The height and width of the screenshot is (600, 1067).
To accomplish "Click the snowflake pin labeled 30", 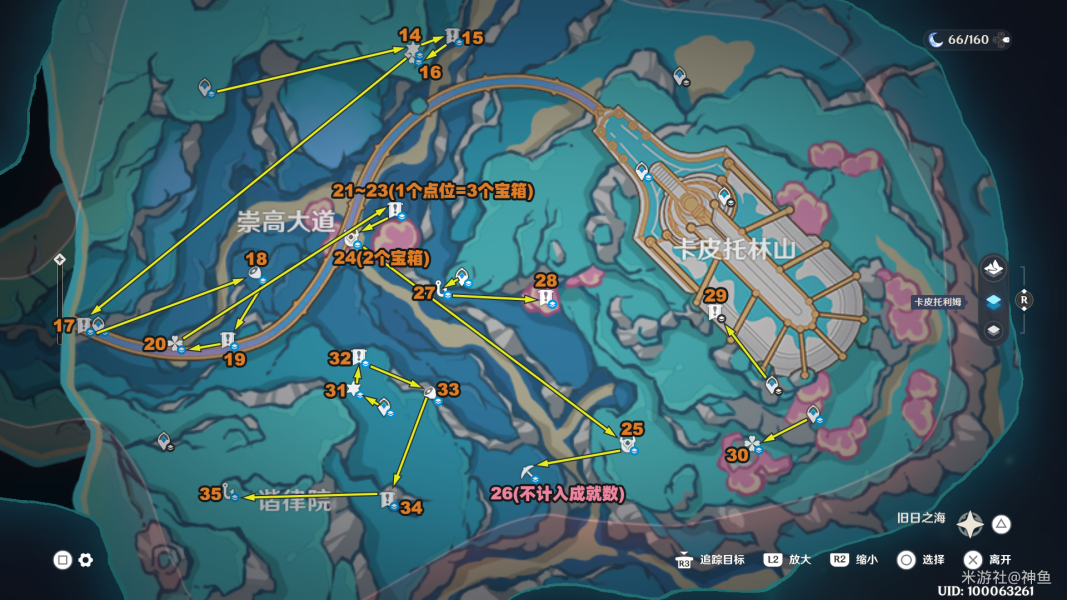I will 752,443.
